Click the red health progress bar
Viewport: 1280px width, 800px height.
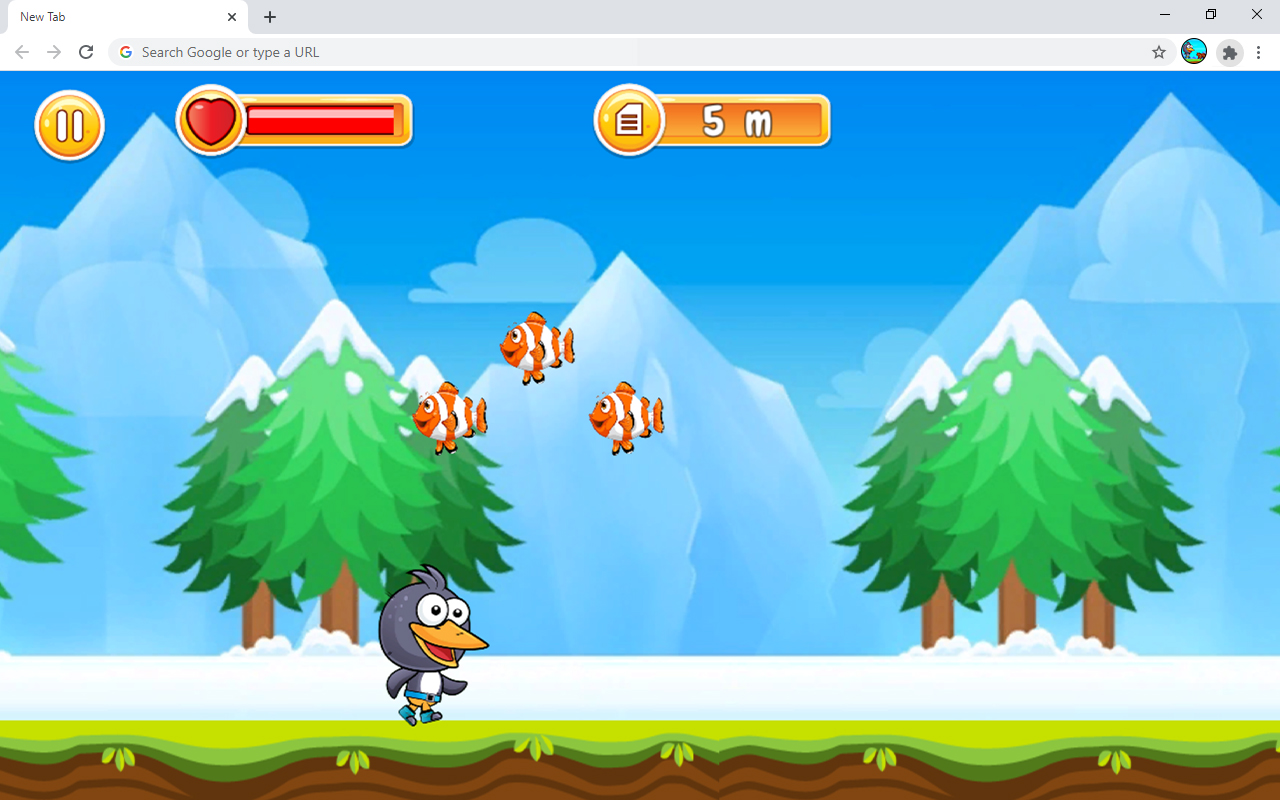320,119
